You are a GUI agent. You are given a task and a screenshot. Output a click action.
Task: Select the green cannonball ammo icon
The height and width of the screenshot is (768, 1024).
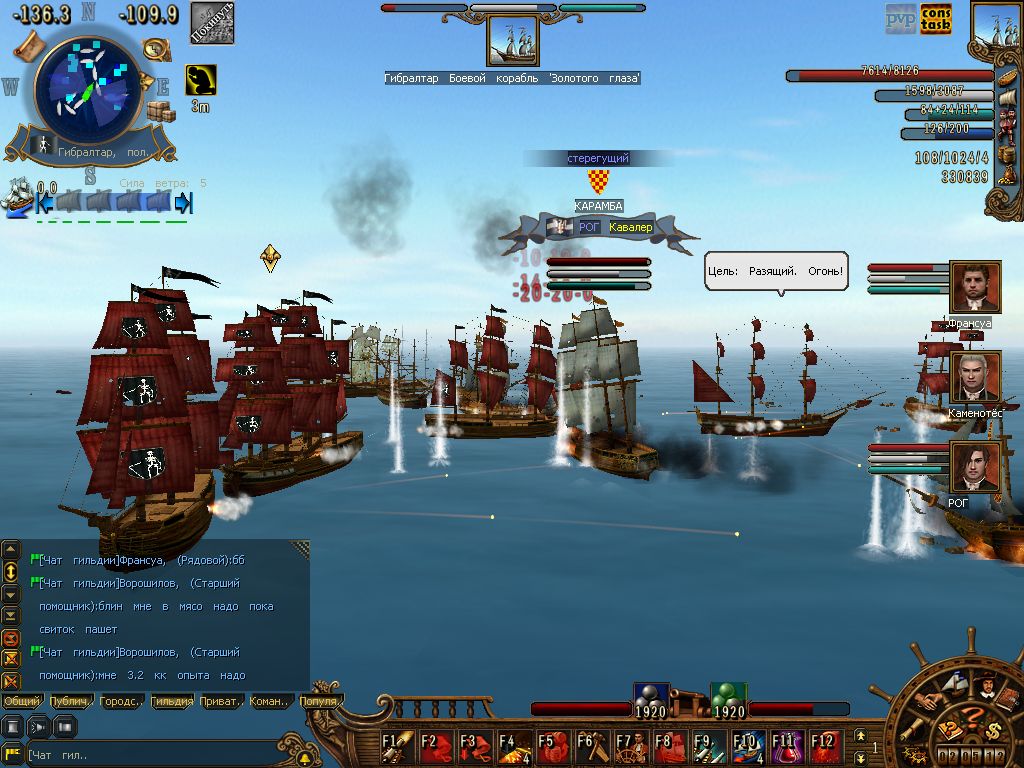(729, 696)
